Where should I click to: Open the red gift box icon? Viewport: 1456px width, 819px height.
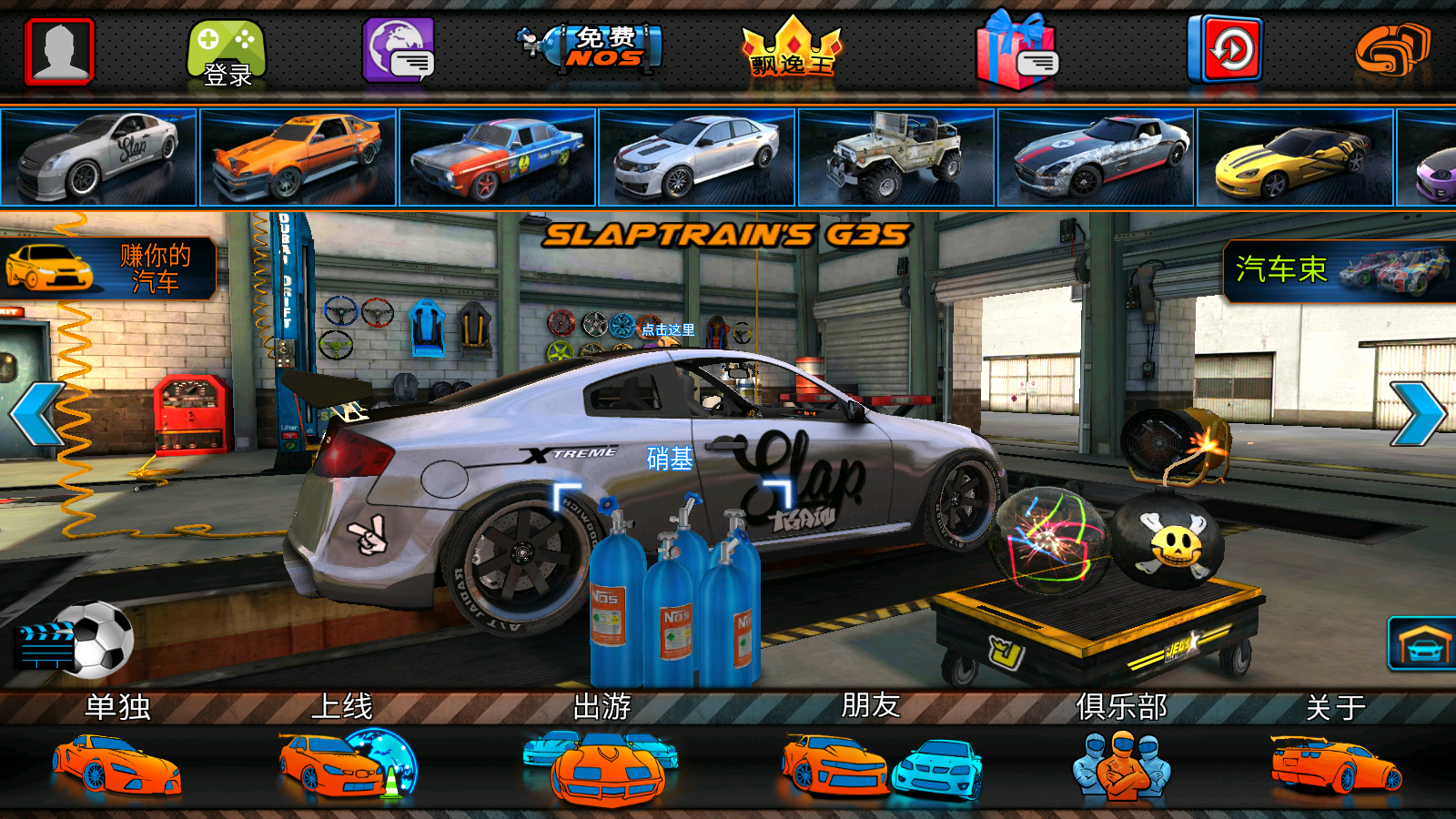(1016, 51)
